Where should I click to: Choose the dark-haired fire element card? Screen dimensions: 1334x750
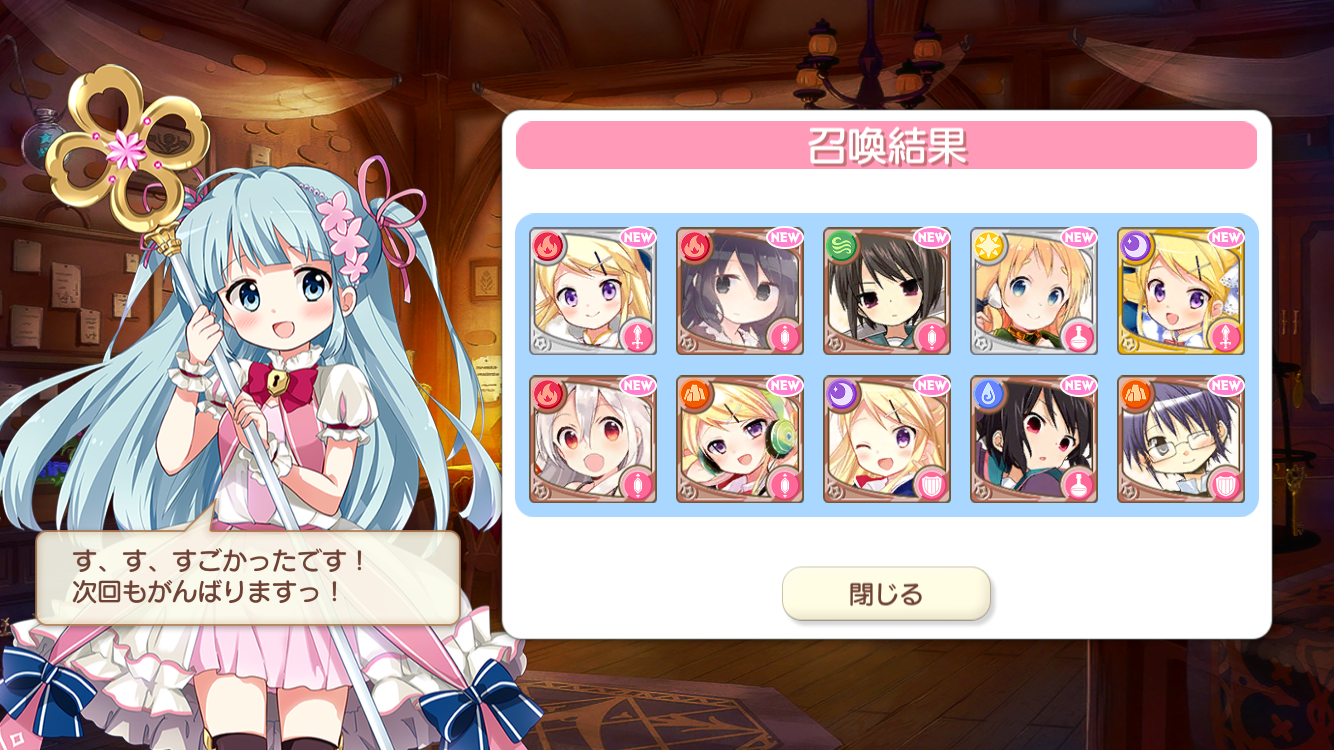pyautogui.click(x=740, y=291)
